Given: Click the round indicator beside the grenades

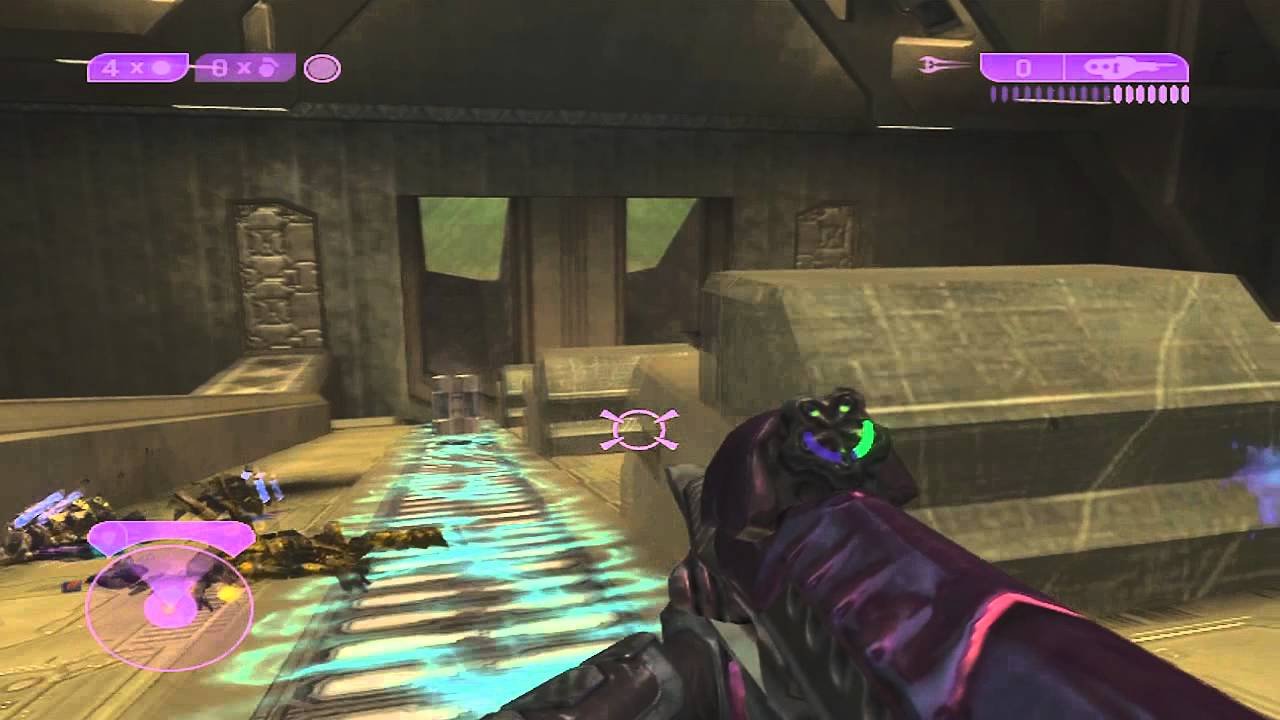Looking at the screenshot, I should [x=322, y=68].
